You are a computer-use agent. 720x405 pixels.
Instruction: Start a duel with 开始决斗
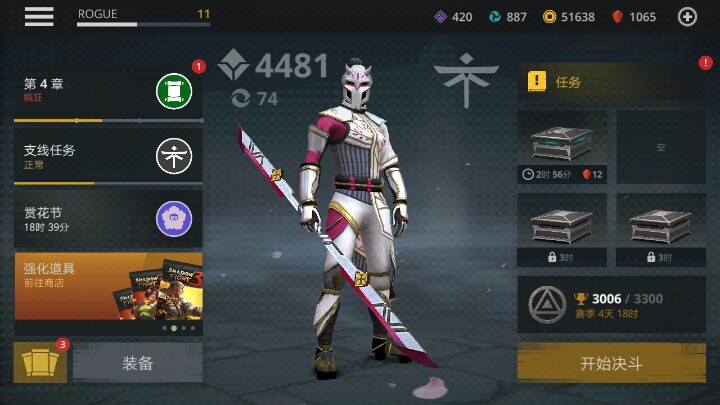pyautogui.click(x=611, y=363)
